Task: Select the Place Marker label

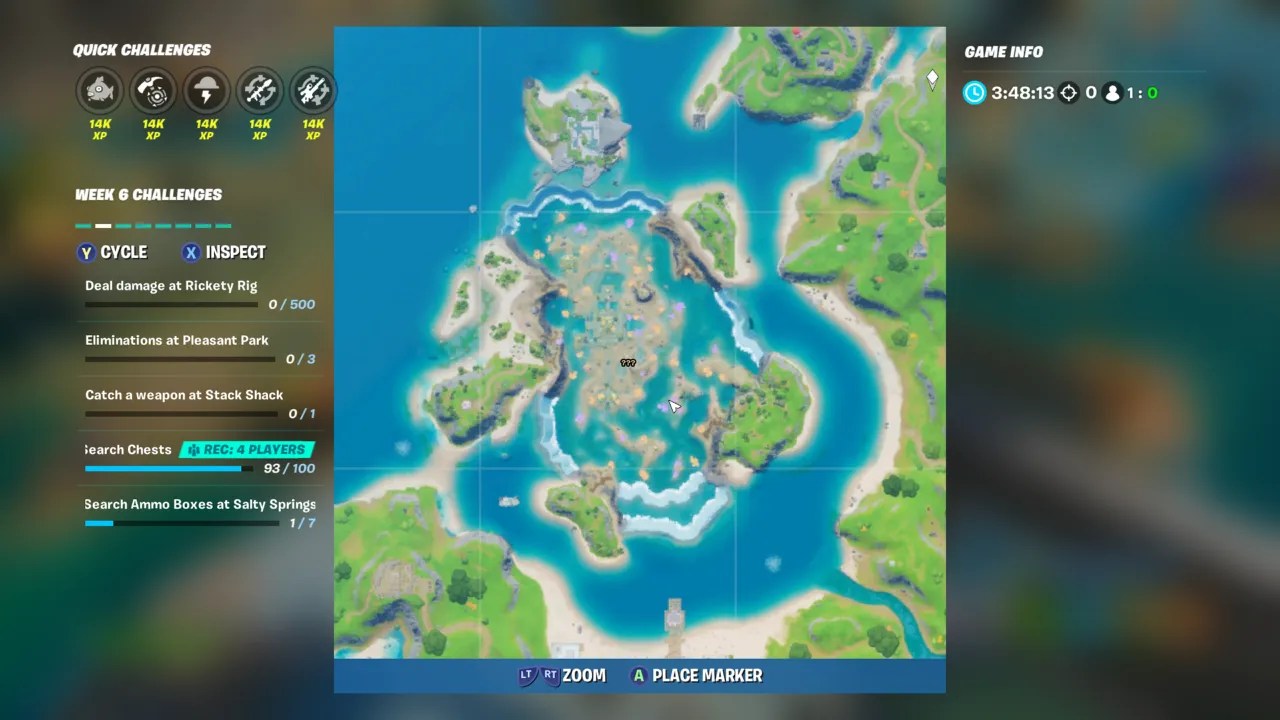Action: 707,675
